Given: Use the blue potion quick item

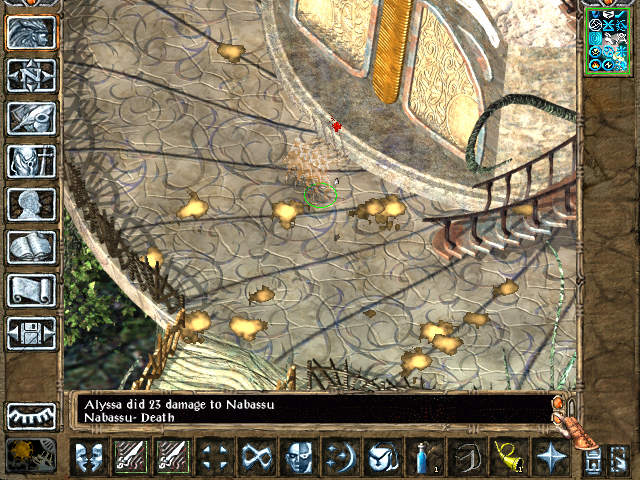Looking at the screenshot, I should point(426,458).
